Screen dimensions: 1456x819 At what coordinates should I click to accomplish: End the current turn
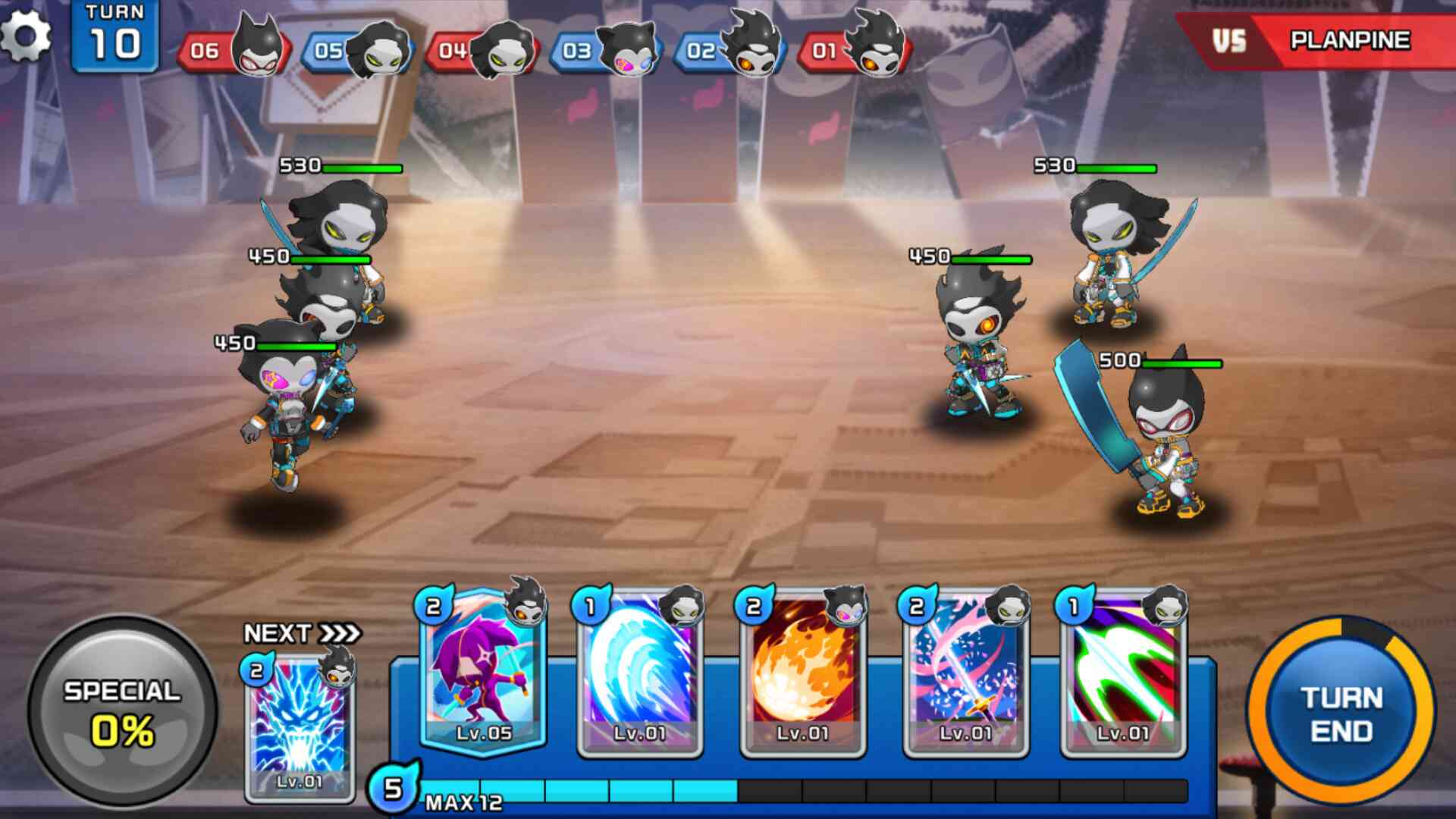1341,714
